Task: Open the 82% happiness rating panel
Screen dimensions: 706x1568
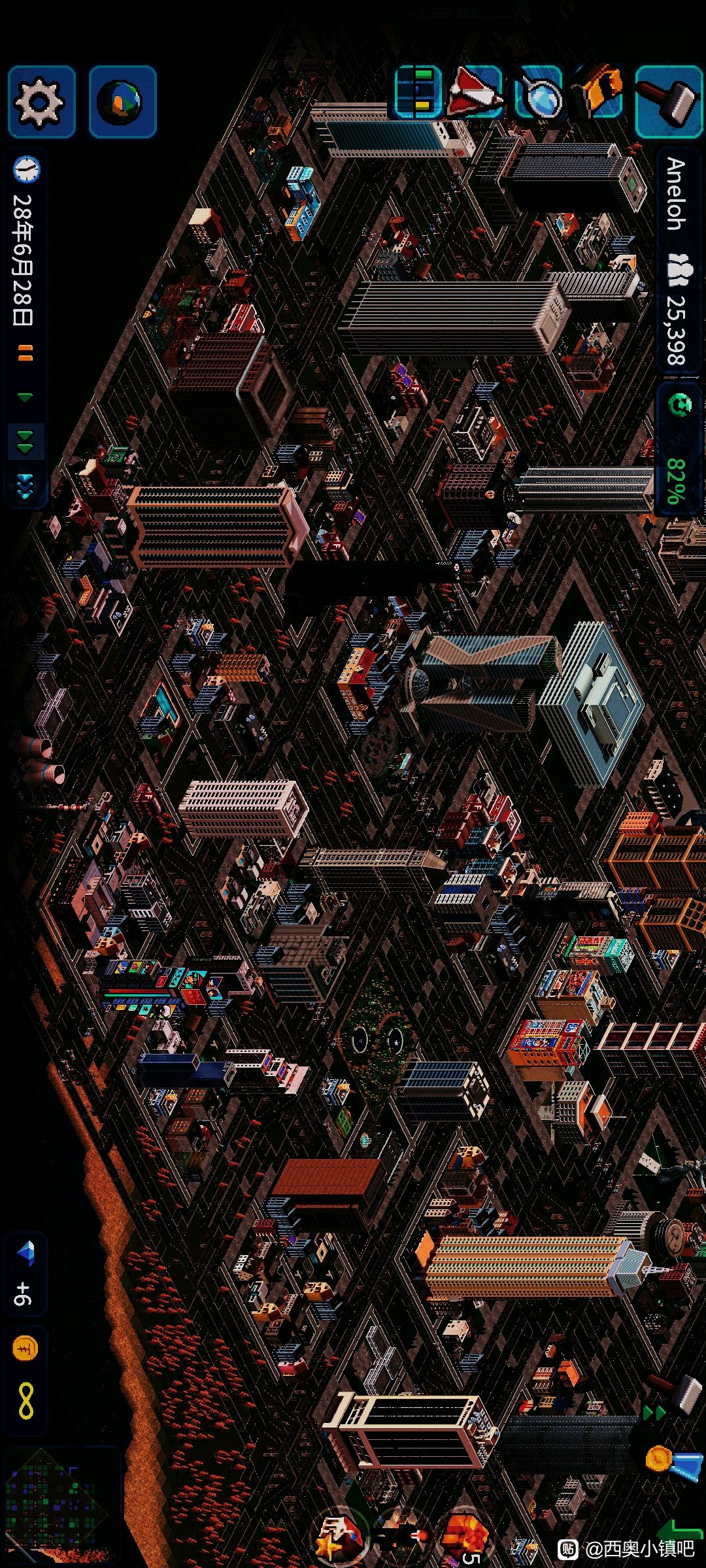Action: click(677, 451)
